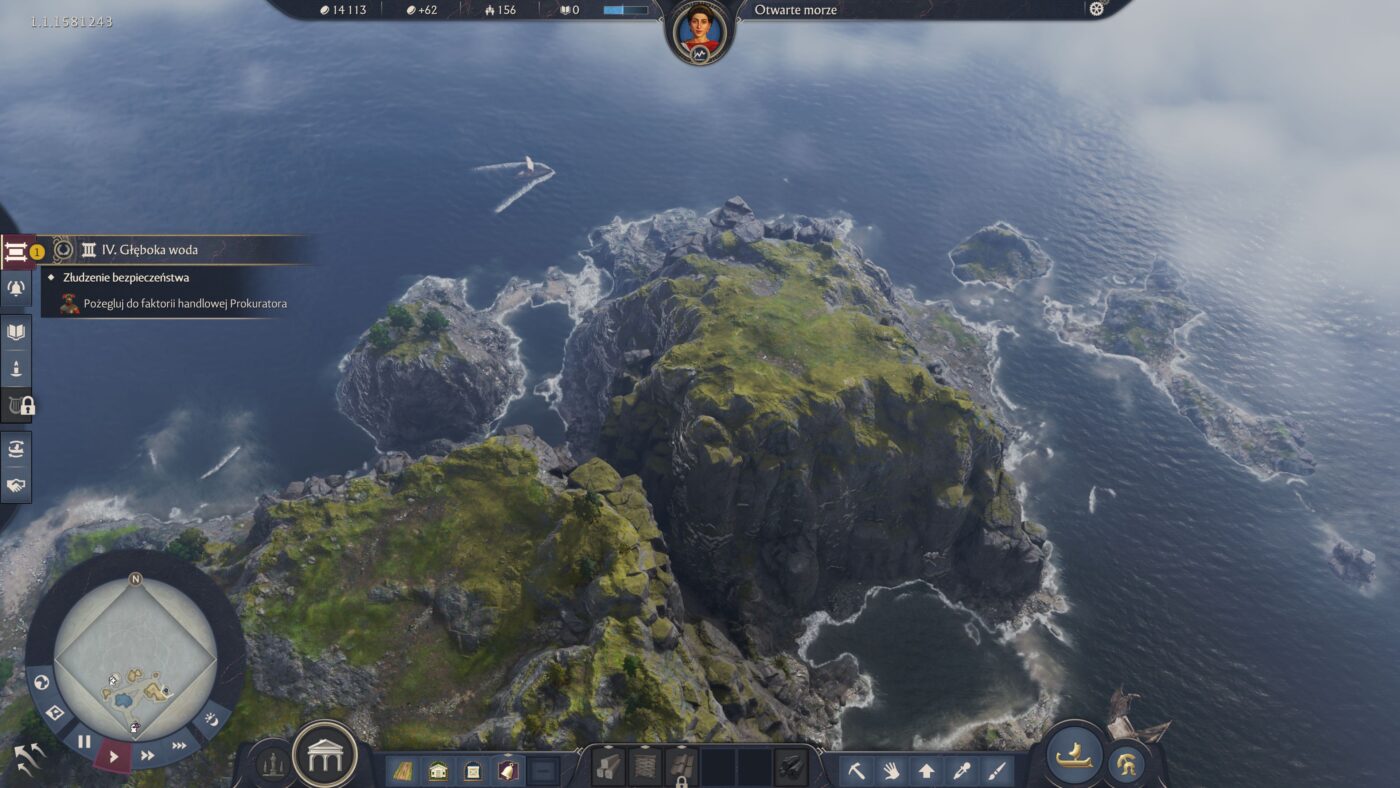
Task: Select the pickaxe demolish tool
Action: click(855, 772)
